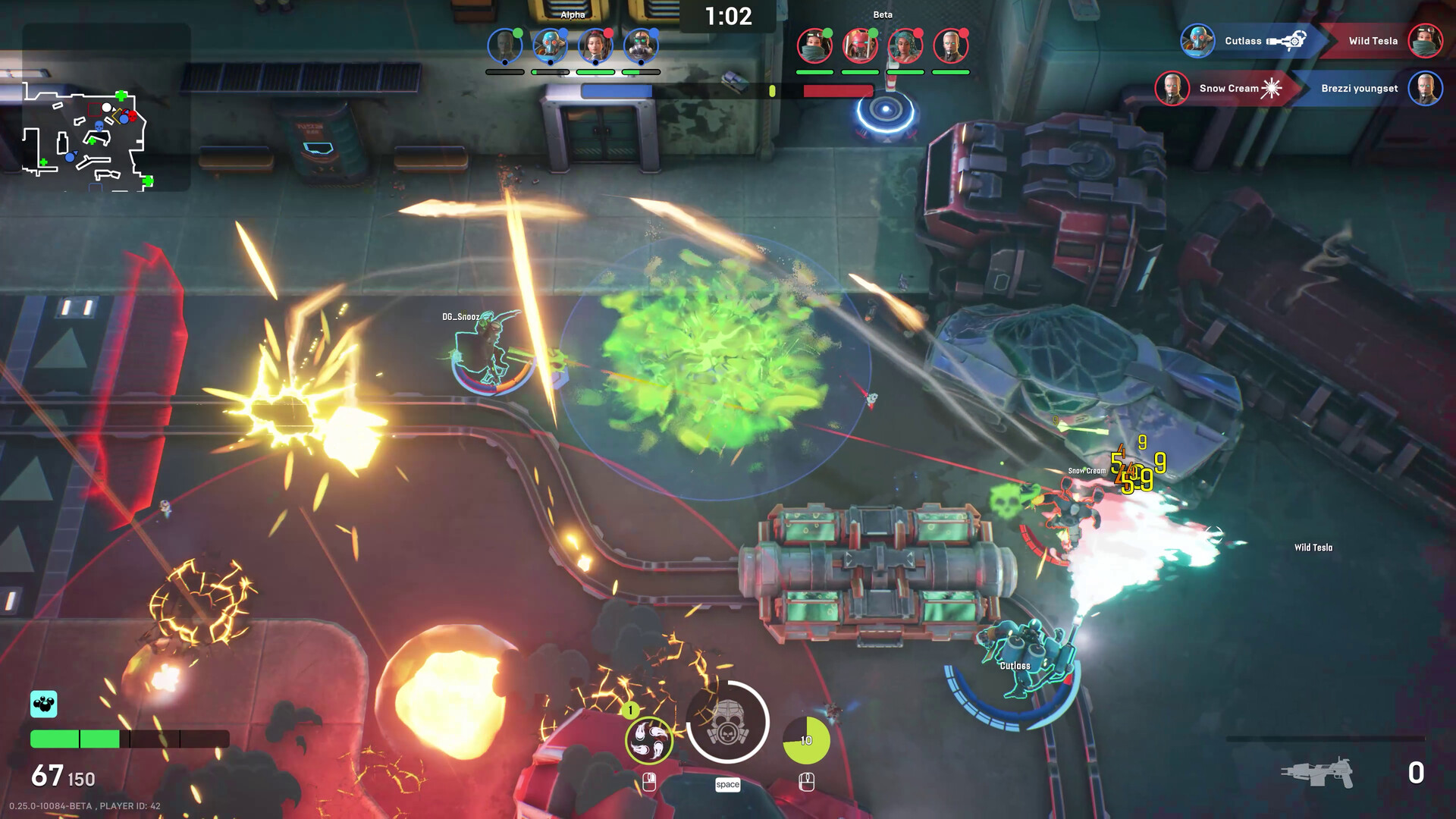Click the blaster weapon icon beside Cutlass
This screenshot has width=1456, height=819.
[x=1288, y=40]
